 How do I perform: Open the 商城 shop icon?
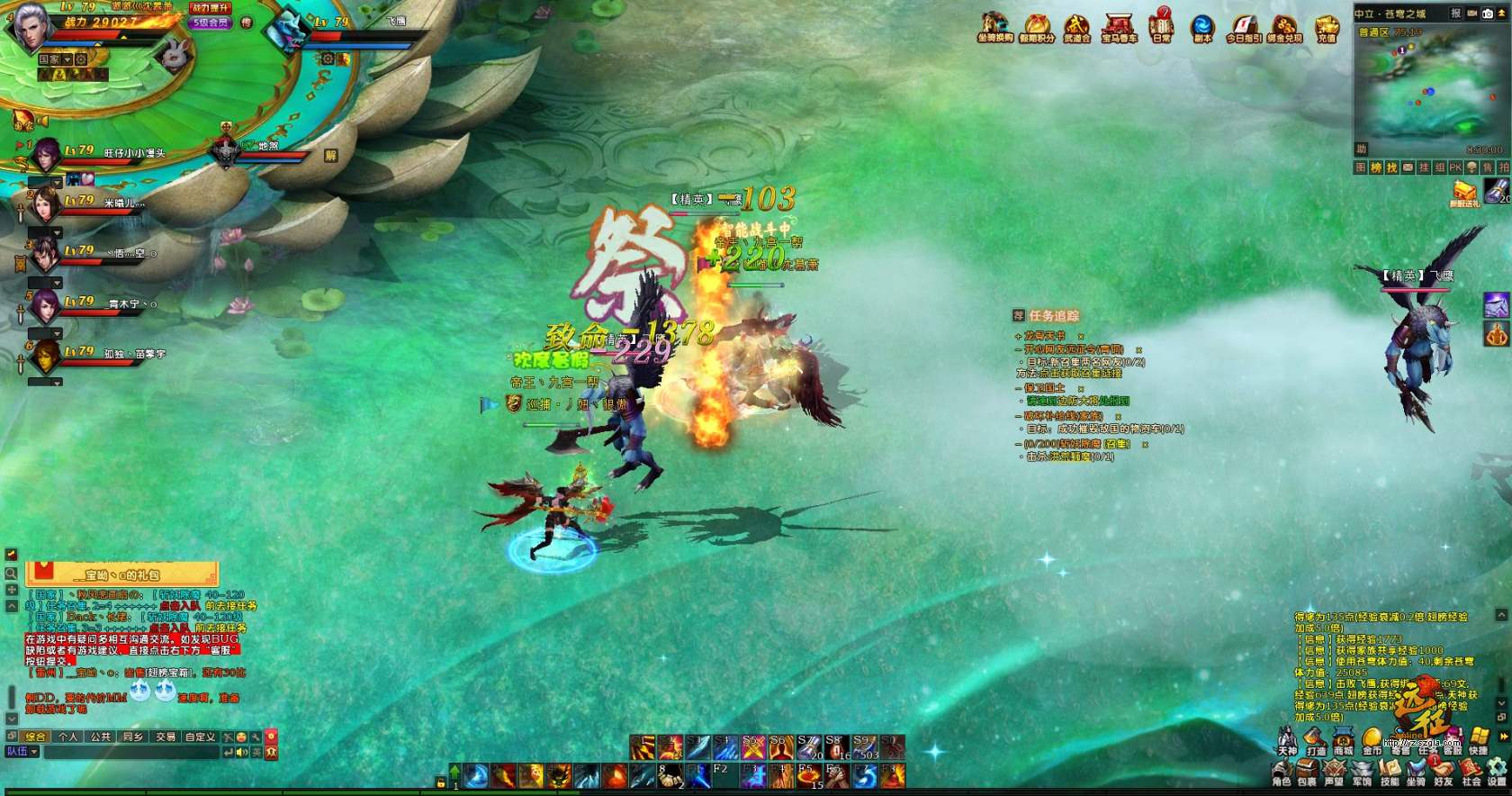1343,742
